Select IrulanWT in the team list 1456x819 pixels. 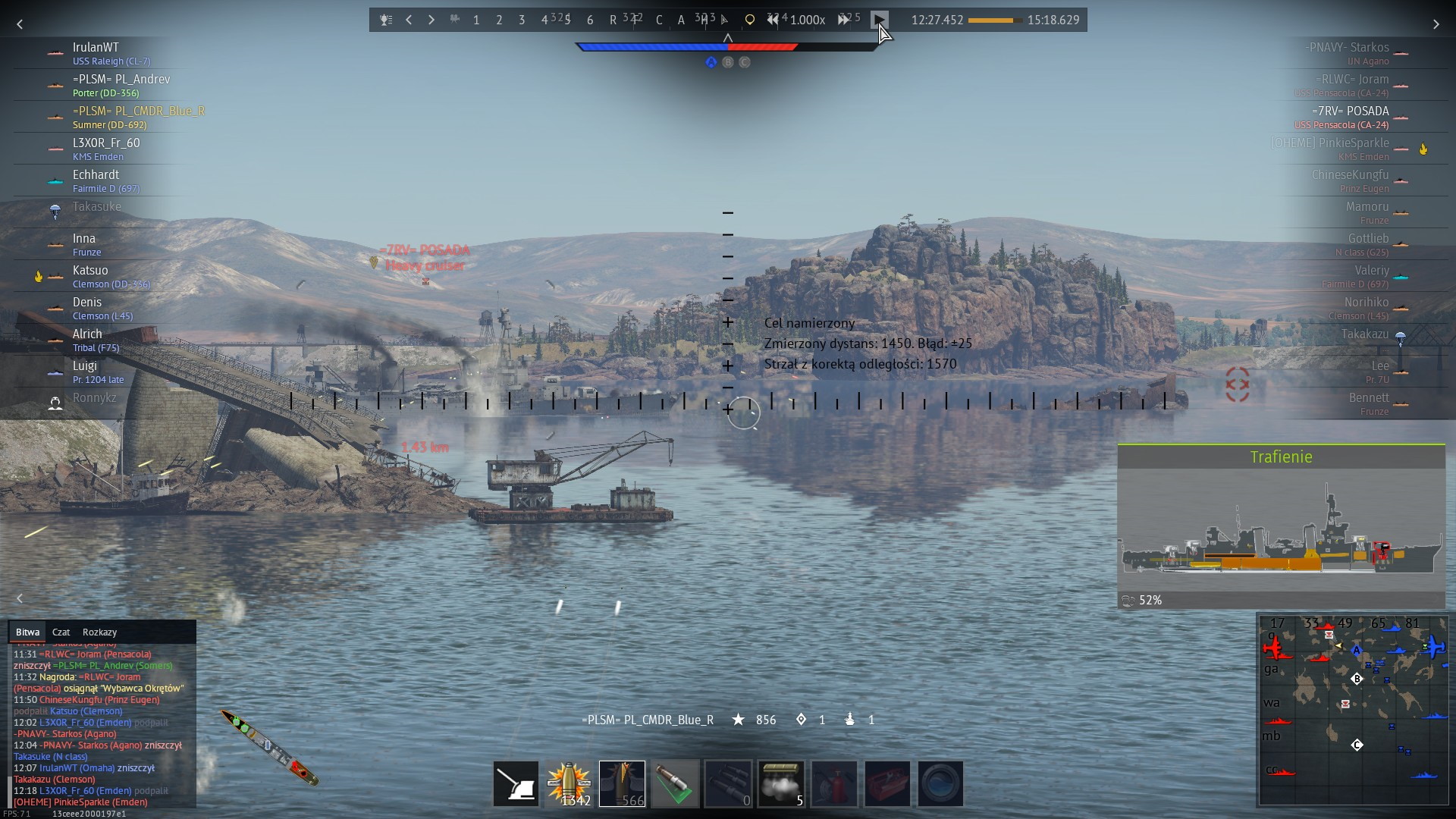[96, 47]
